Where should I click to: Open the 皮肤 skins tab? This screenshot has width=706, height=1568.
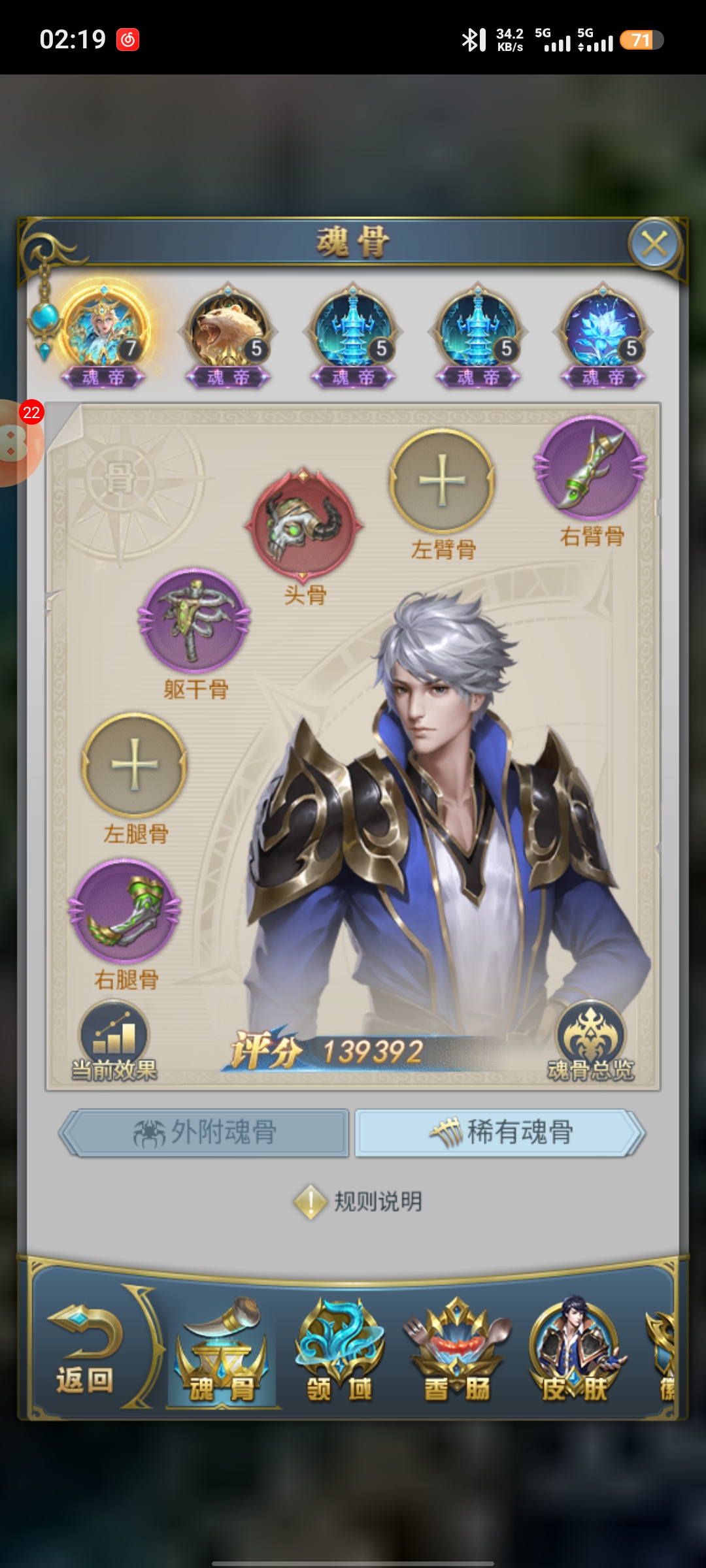click(575, 1352)
